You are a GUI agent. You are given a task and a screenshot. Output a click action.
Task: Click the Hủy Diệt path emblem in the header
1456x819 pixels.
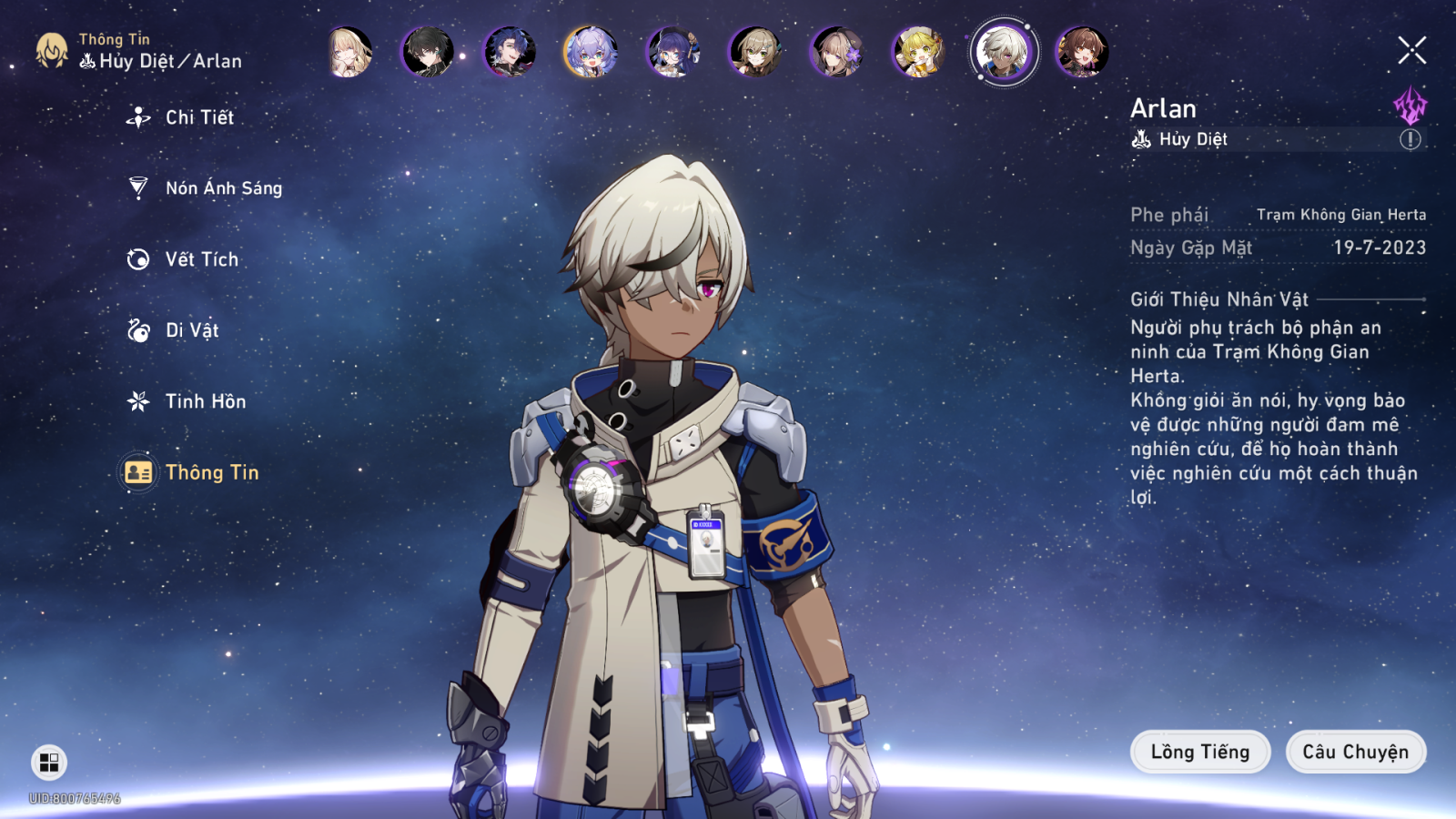pyautogui.click(x=86, y=62)
